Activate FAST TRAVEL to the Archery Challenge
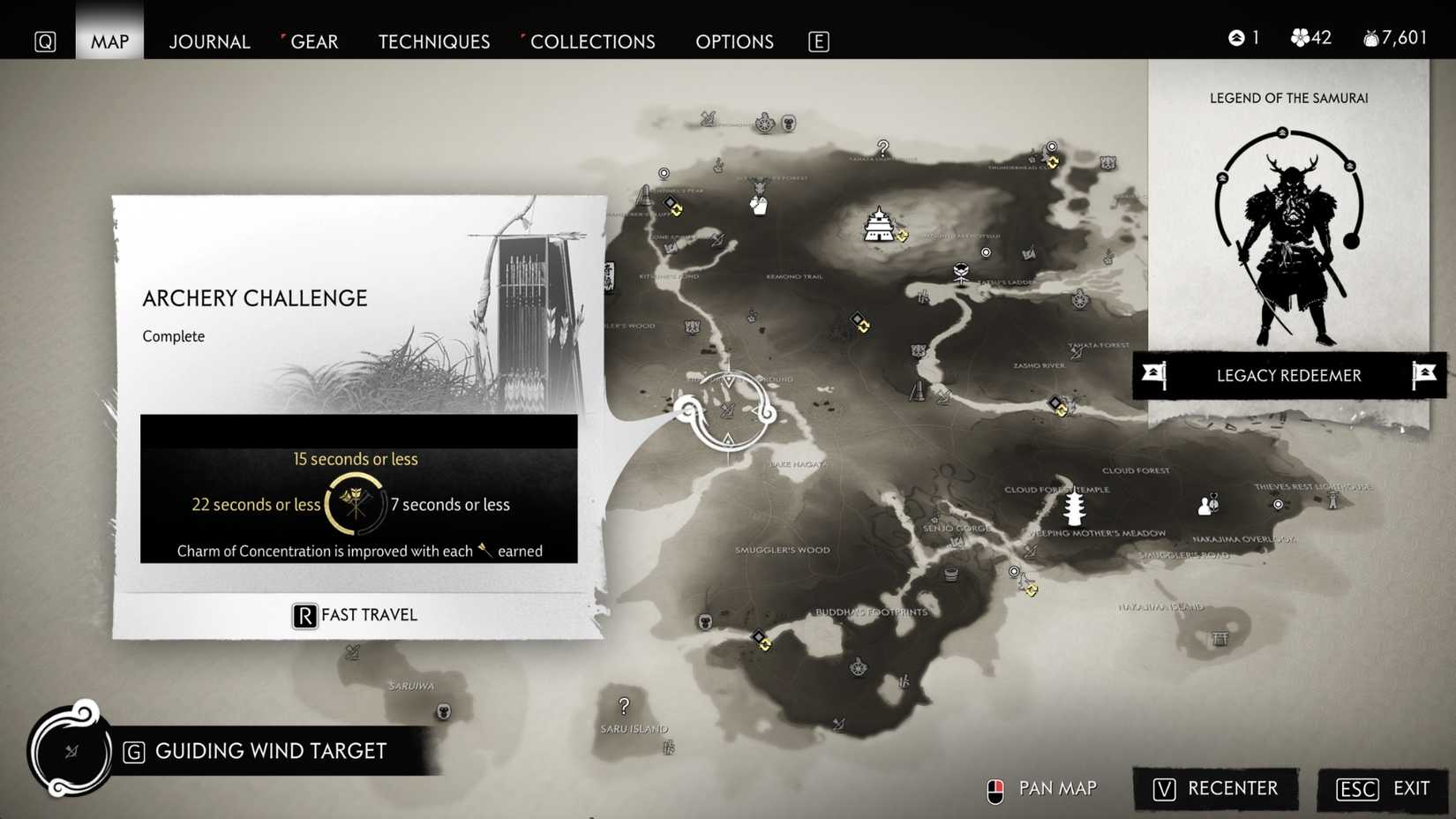Image resolution: width=1456 pixels, height=819 pixels. tap(353, 615)
